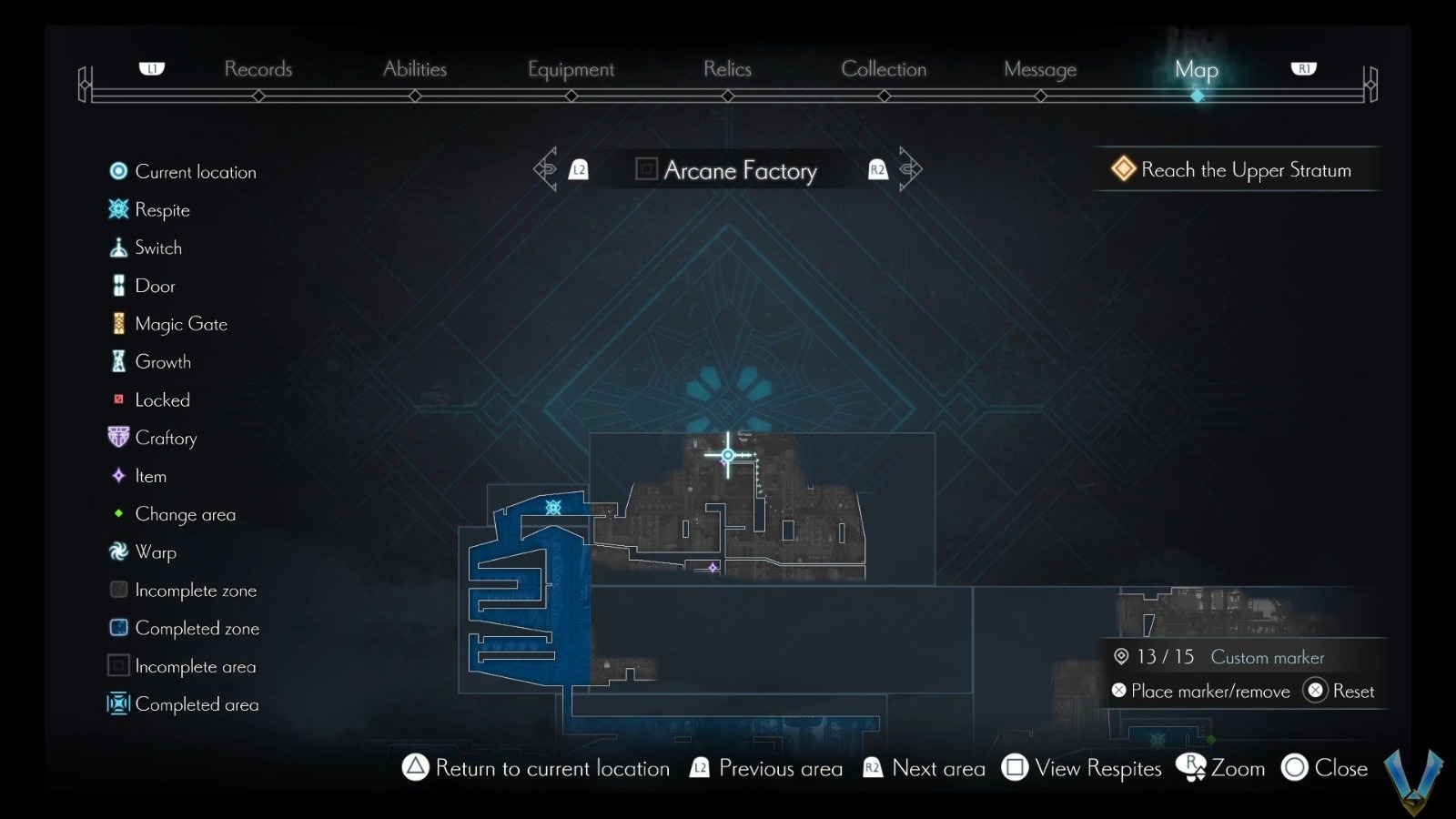Click the Craftory shield icon
The image size is (1456, 819).
(x=116, y=437)
